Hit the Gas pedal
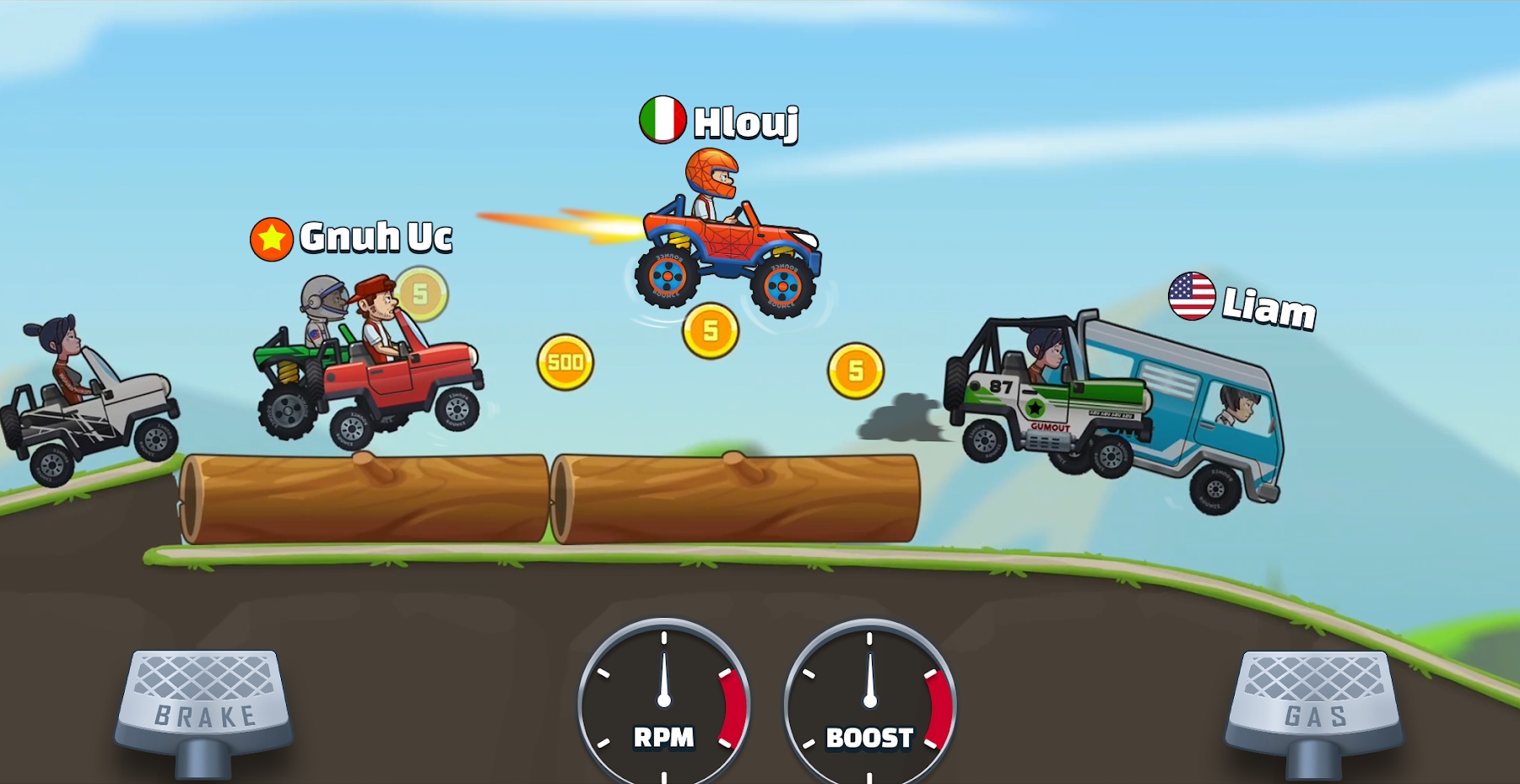Image resolution: width=1520 pixels, height=784 pixels. (x=1314, y=702)
